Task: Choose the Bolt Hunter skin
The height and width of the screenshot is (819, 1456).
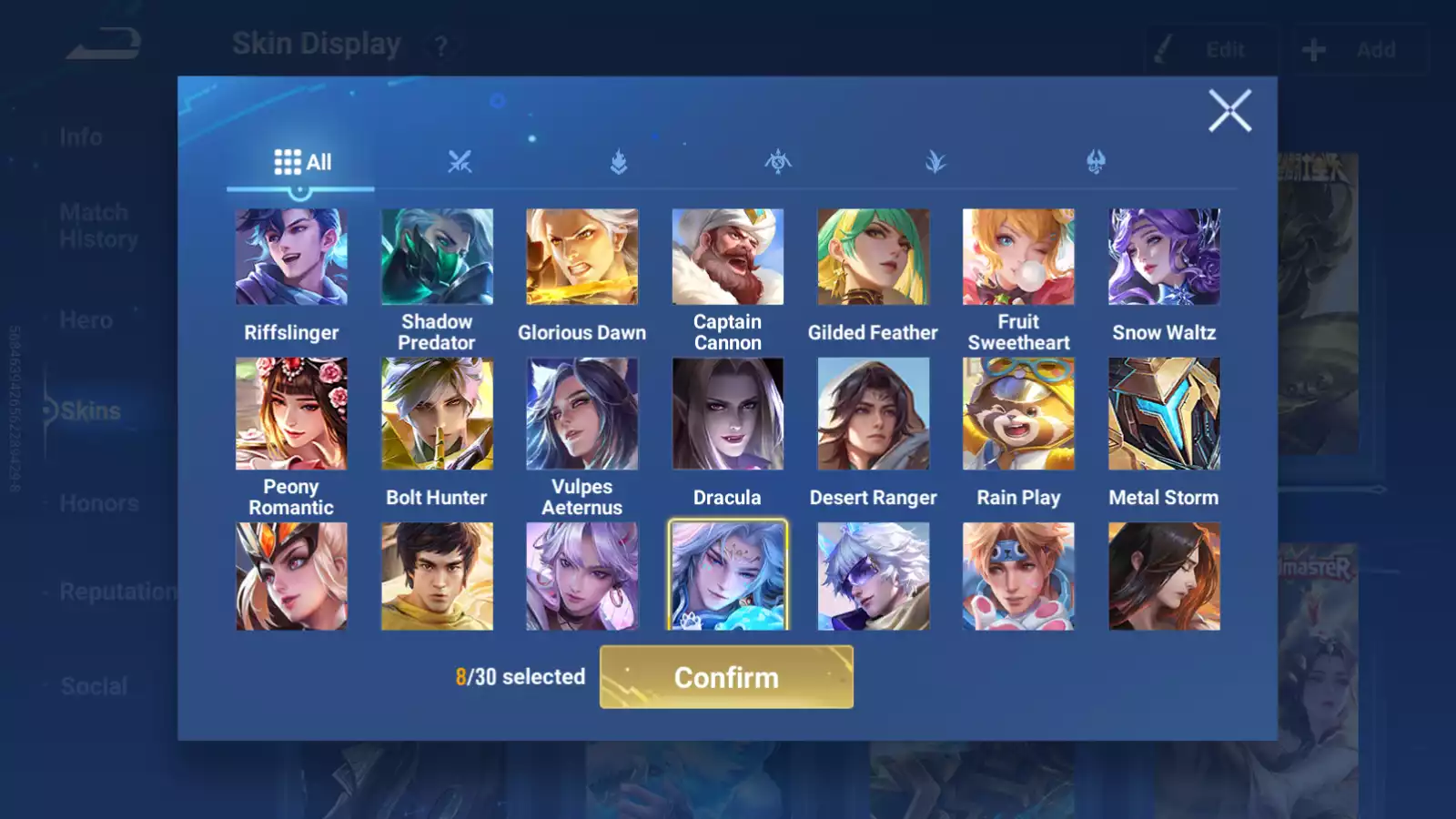Action: tap(437, 414)
